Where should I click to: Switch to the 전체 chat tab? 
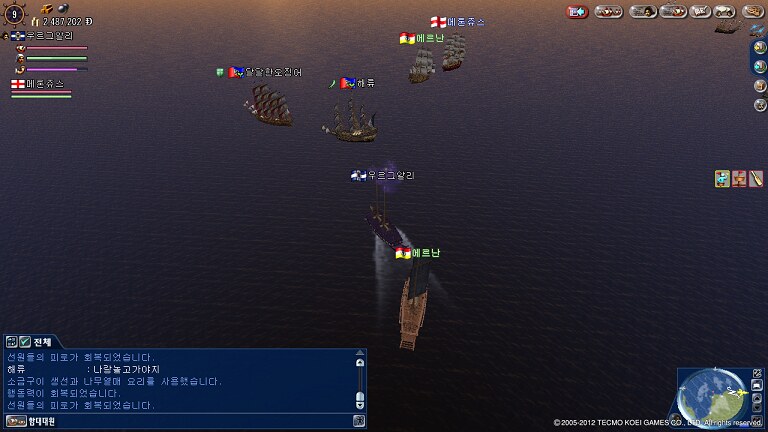42,341
